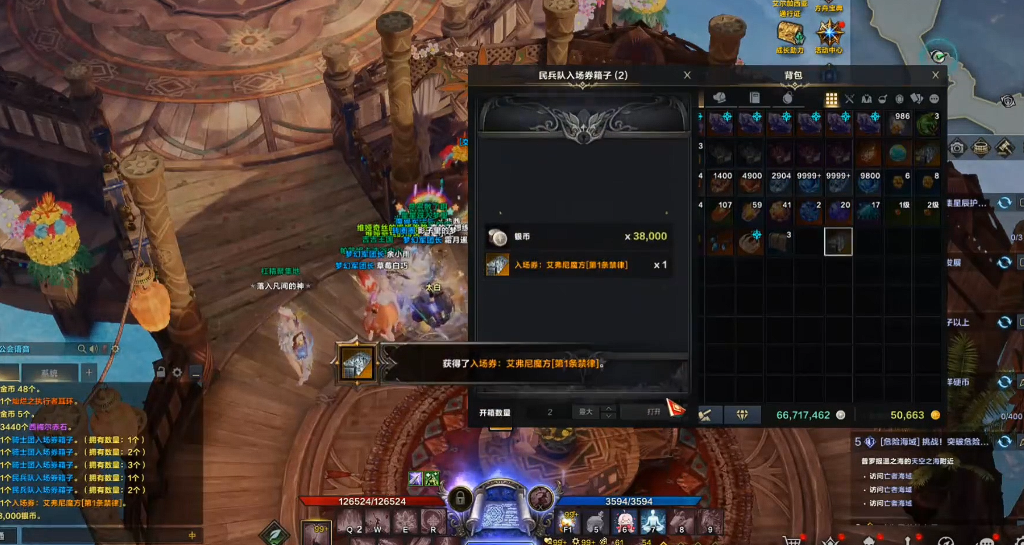Minimize the chat window
Viewport: 1024px width, 545px height.
click(195, 372)
